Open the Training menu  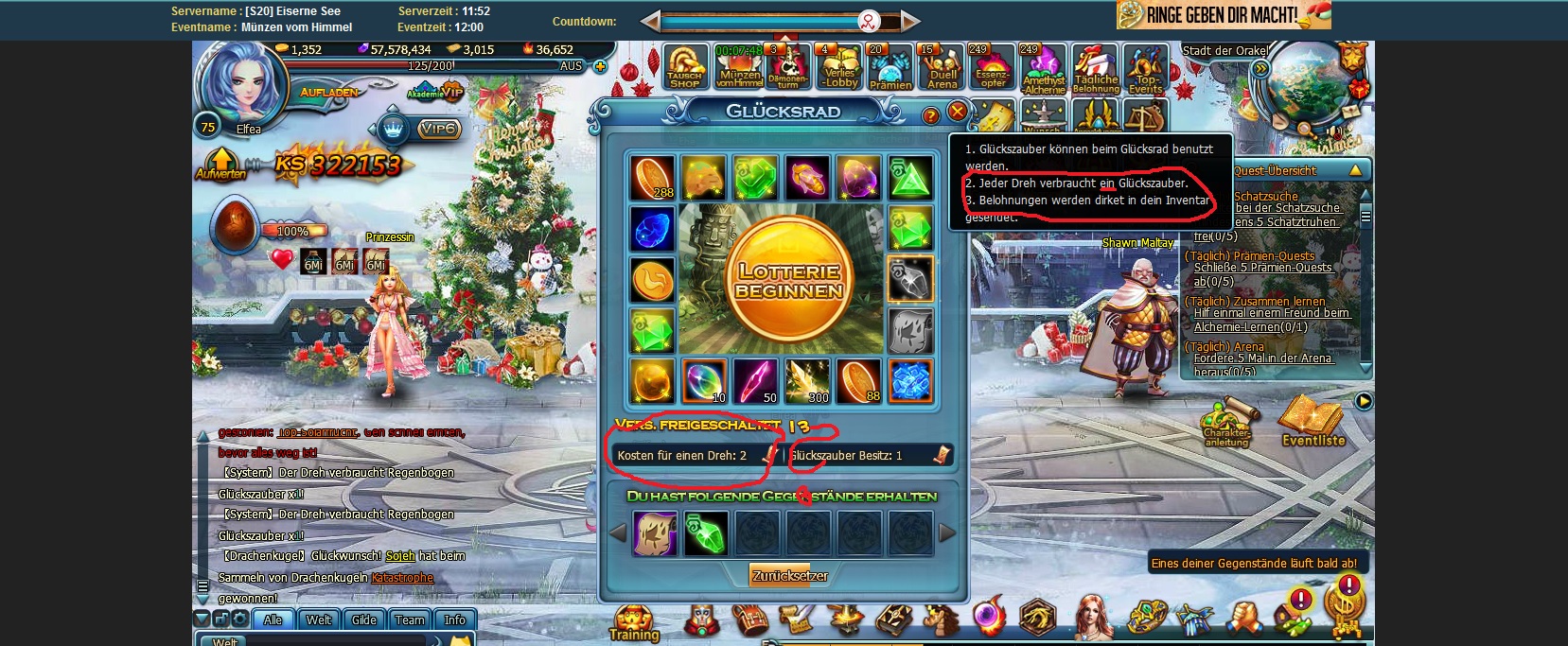pos(633,623)
